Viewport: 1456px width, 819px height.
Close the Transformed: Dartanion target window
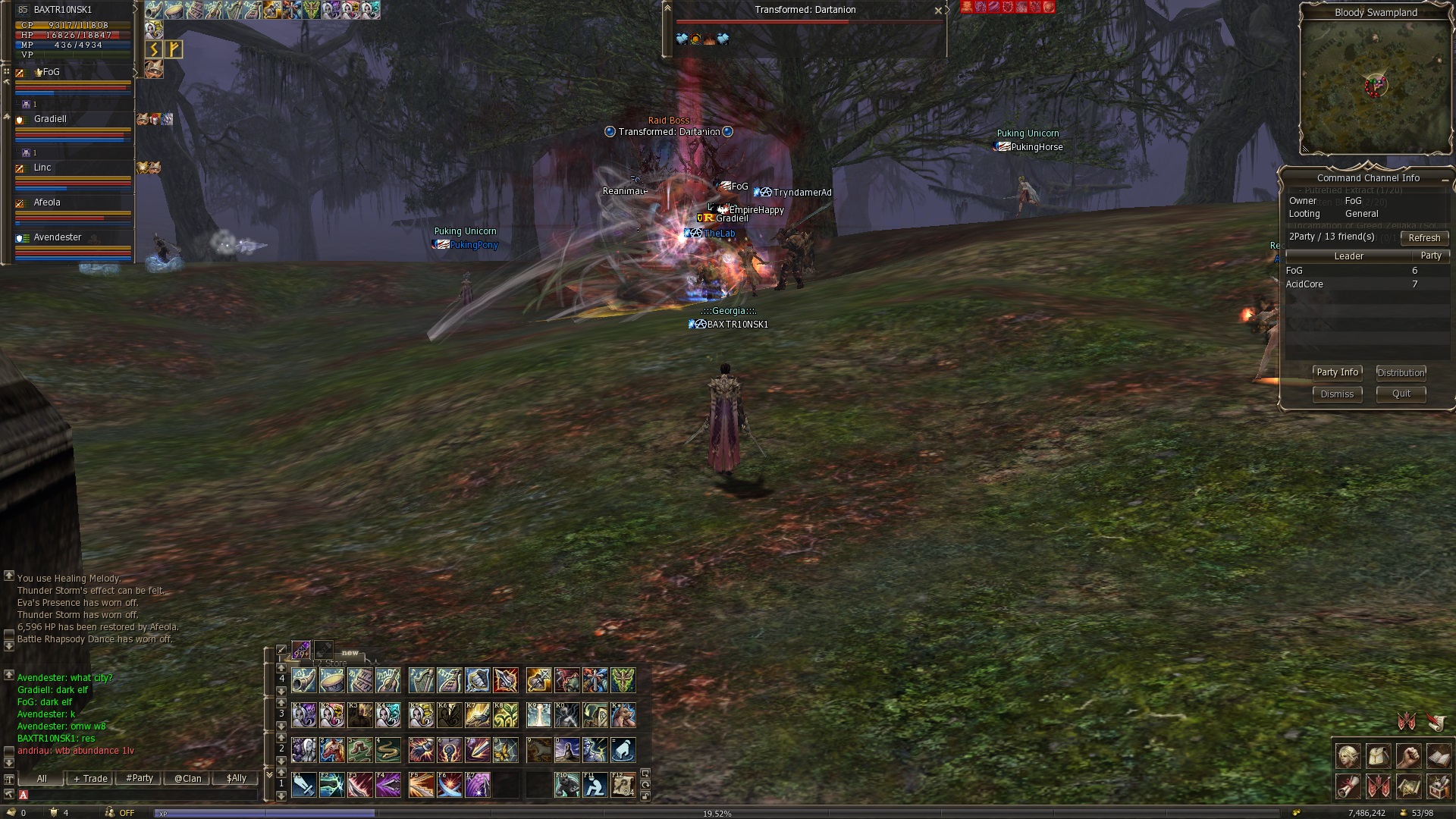tap(938, 11)
